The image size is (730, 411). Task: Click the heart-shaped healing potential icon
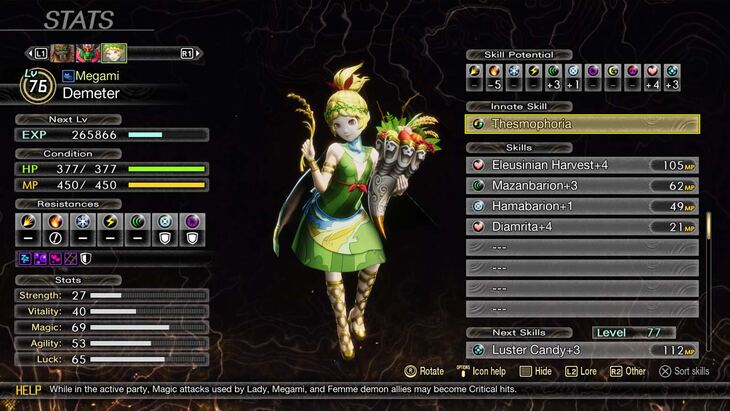coord(653,72)
